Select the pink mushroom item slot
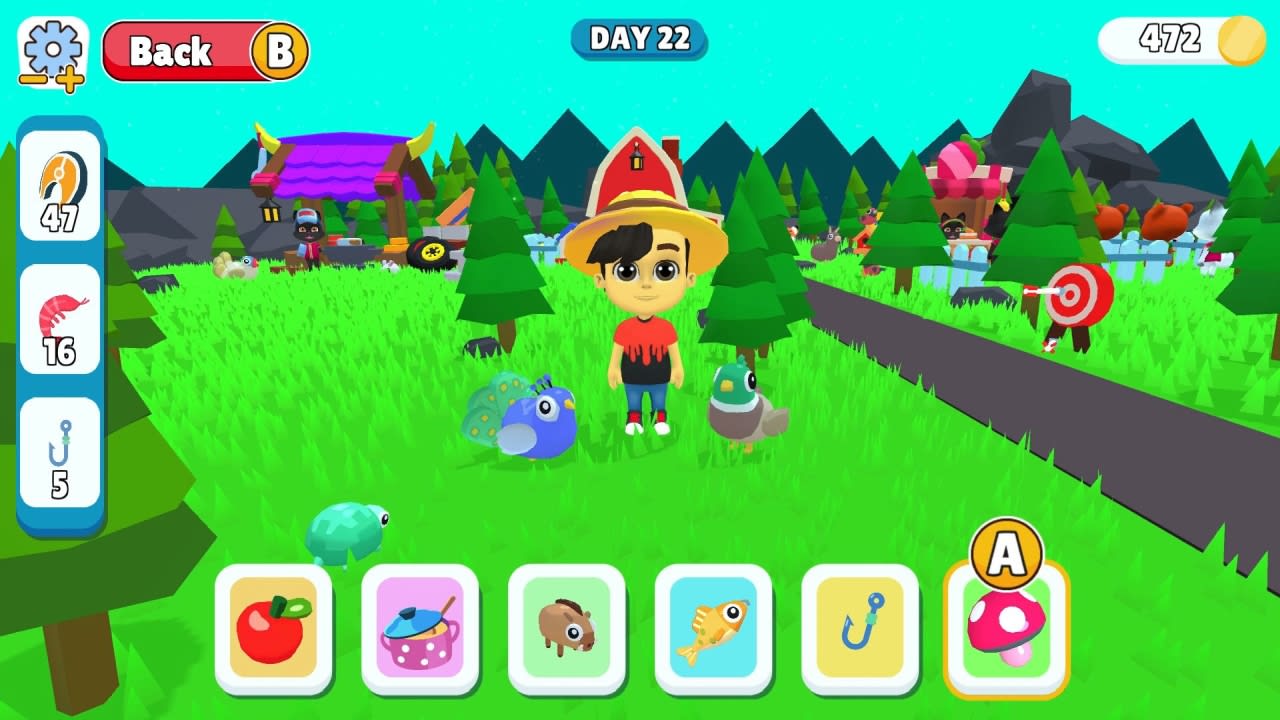Viewport: 1280px width, 720px height. [1006, 631]
